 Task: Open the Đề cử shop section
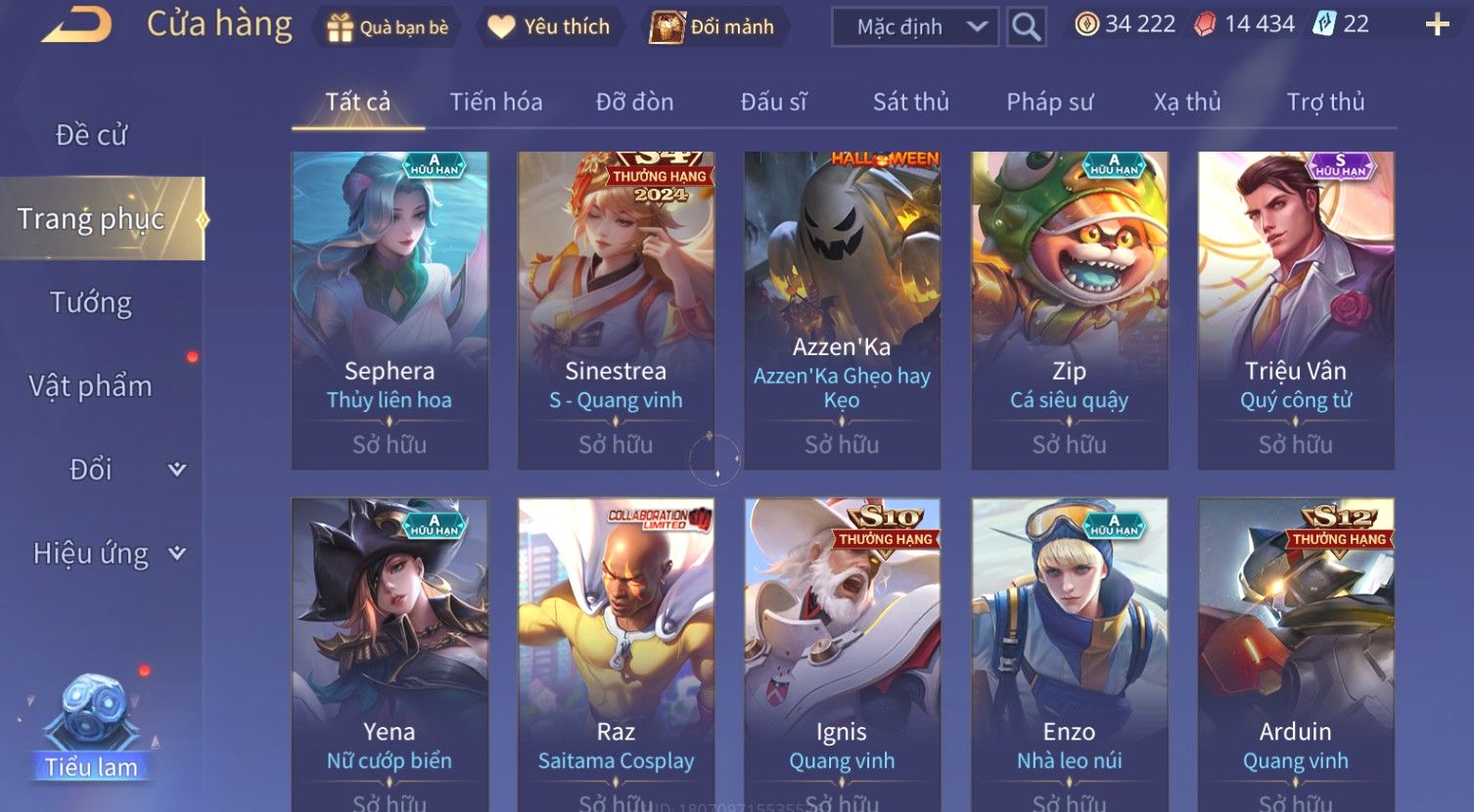[92, 135]
